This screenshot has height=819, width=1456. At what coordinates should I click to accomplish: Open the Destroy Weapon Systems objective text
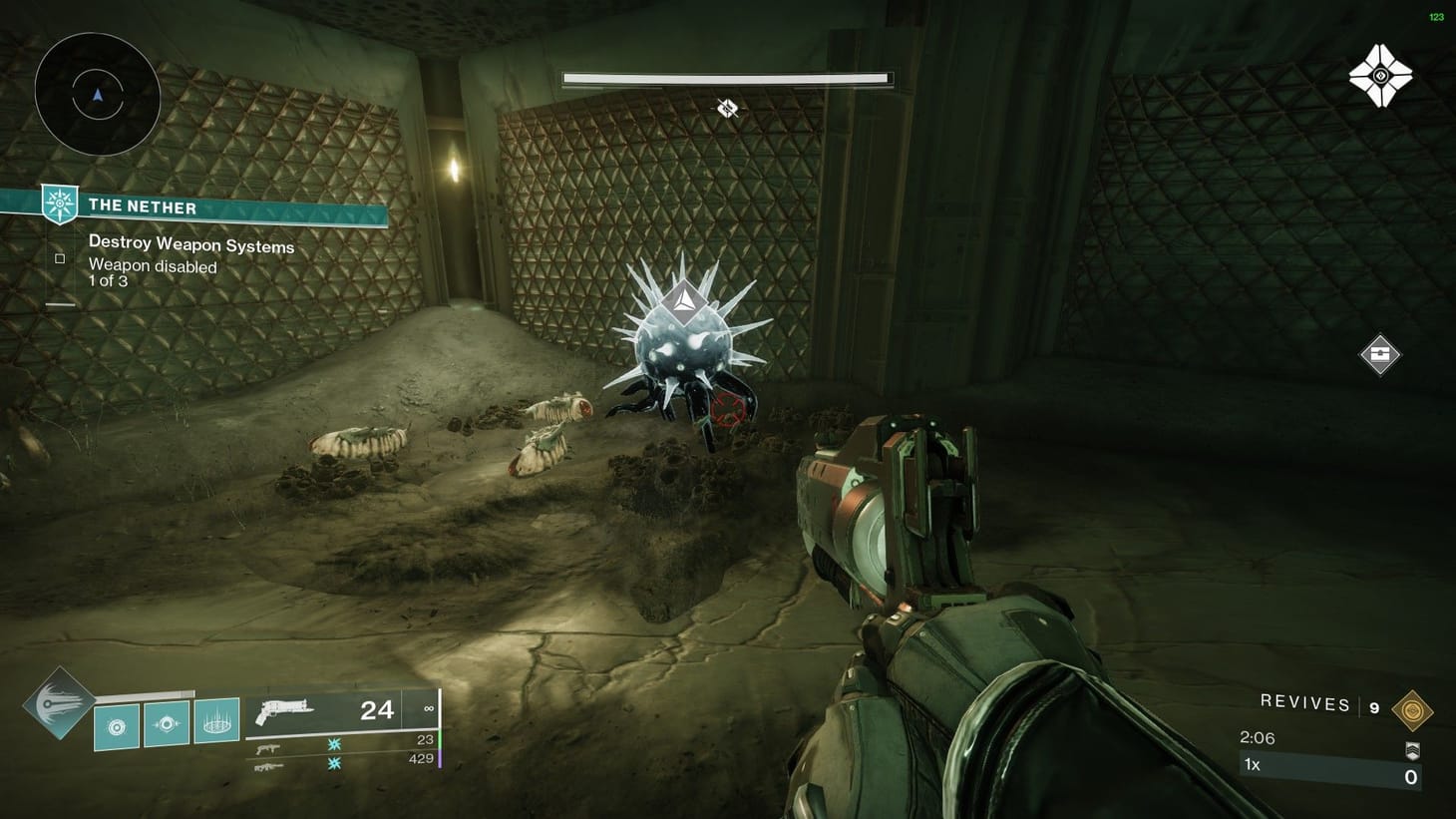[191, 244]
